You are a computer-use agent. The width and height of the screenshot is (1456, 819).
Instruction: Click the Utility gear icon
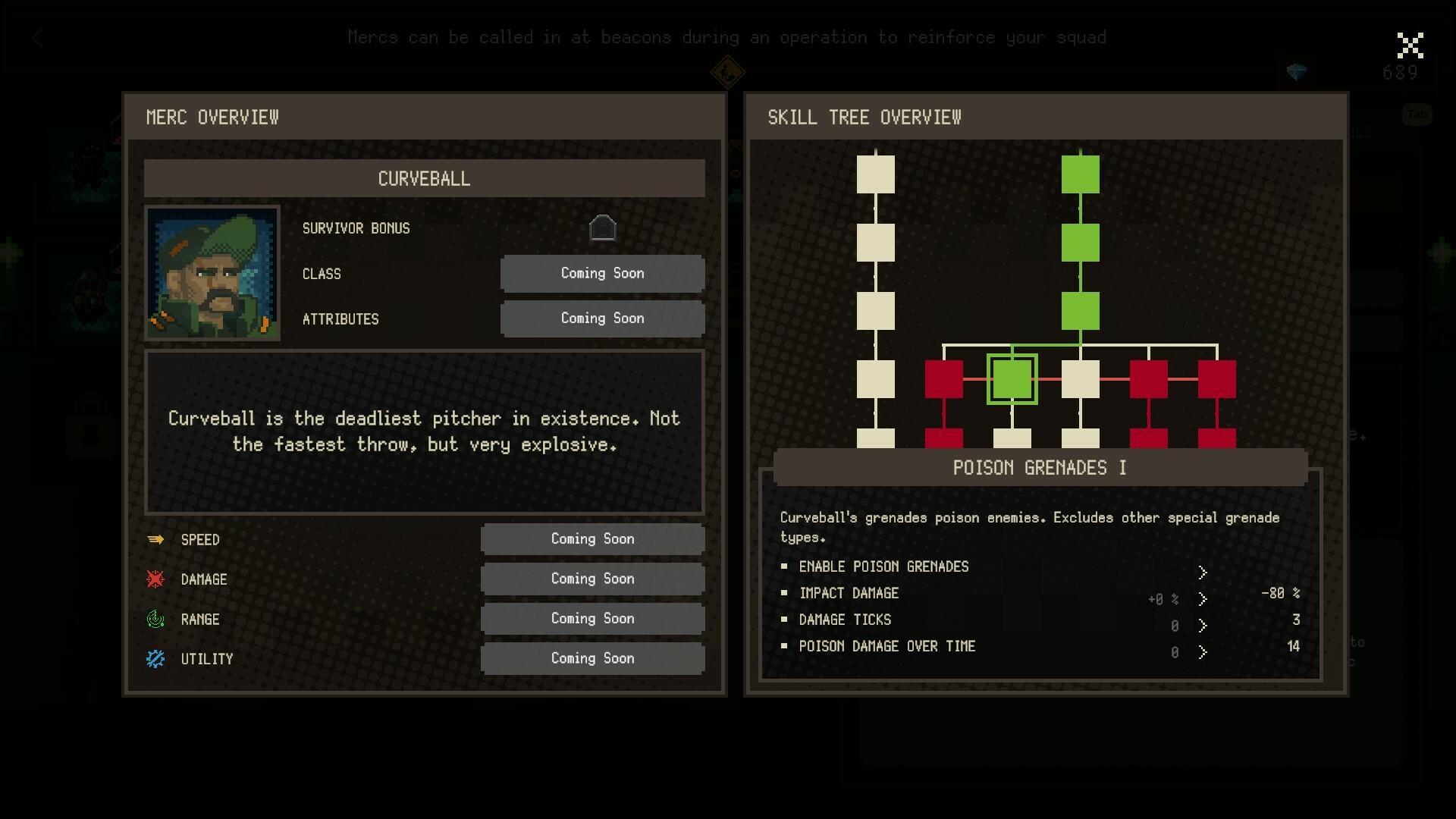(x=155, y=658)
